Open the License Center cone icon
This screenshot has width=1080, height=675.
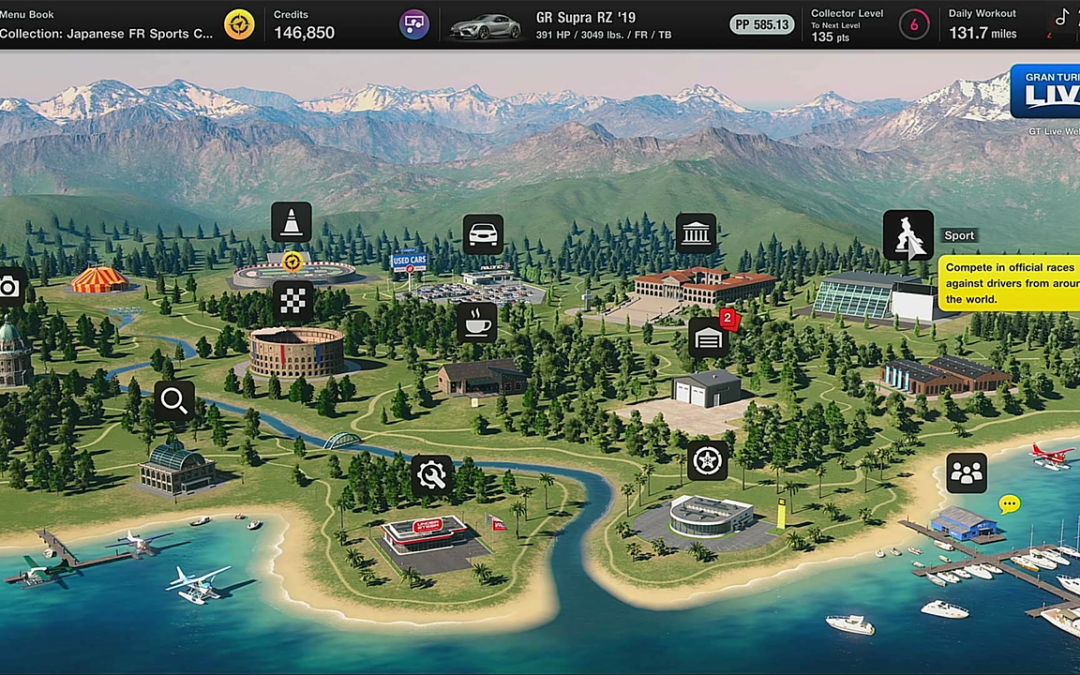[x=291, y=222]
